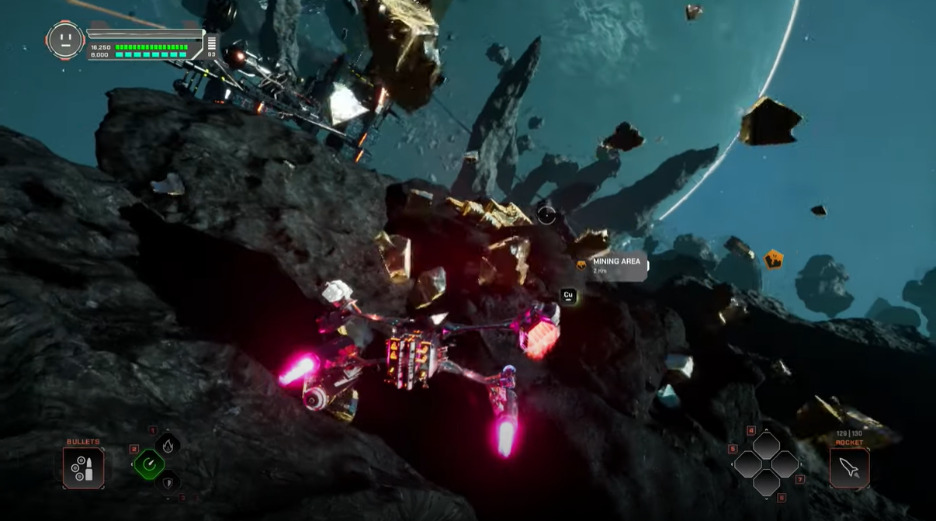Activate the flame ability icon

[168, 444]
